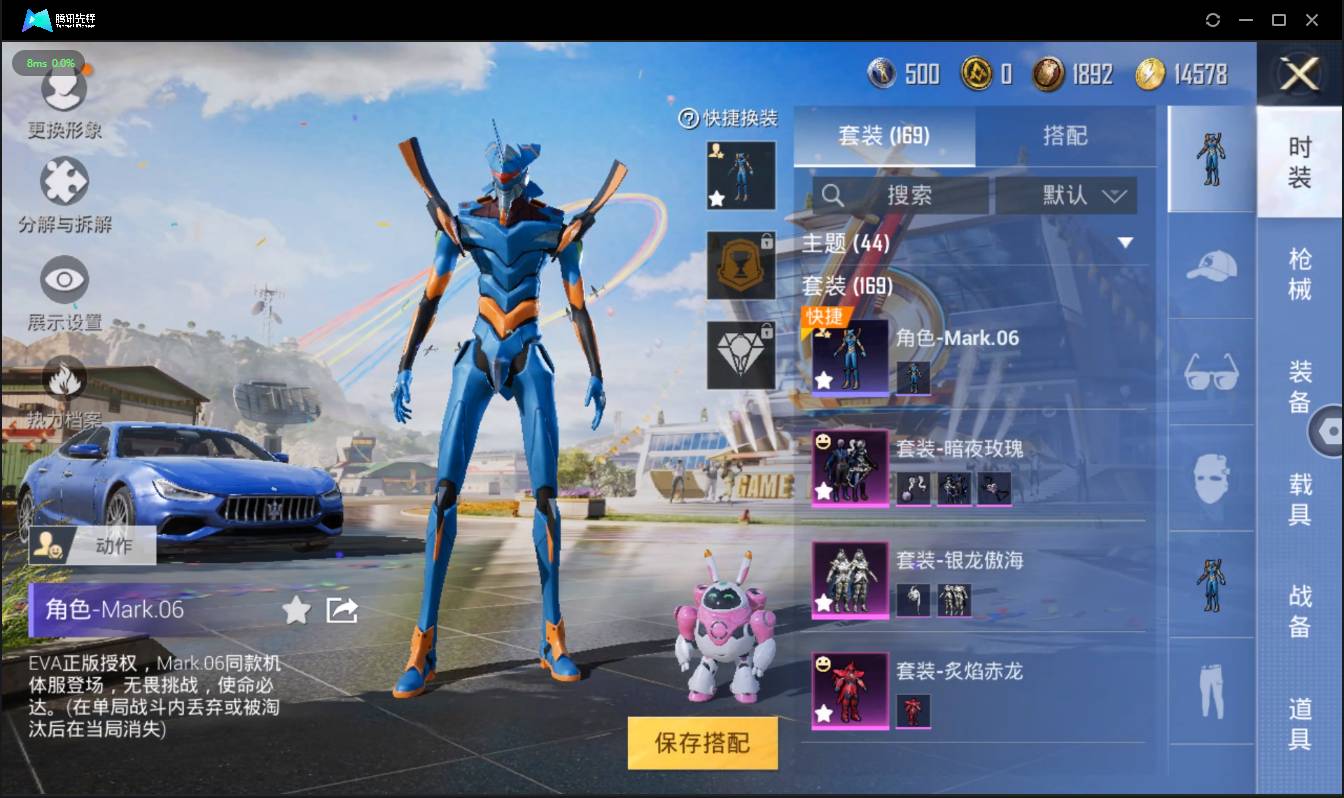Click the 保存搭配 save outfit button

pyautogui.click(x=702, y=743)
